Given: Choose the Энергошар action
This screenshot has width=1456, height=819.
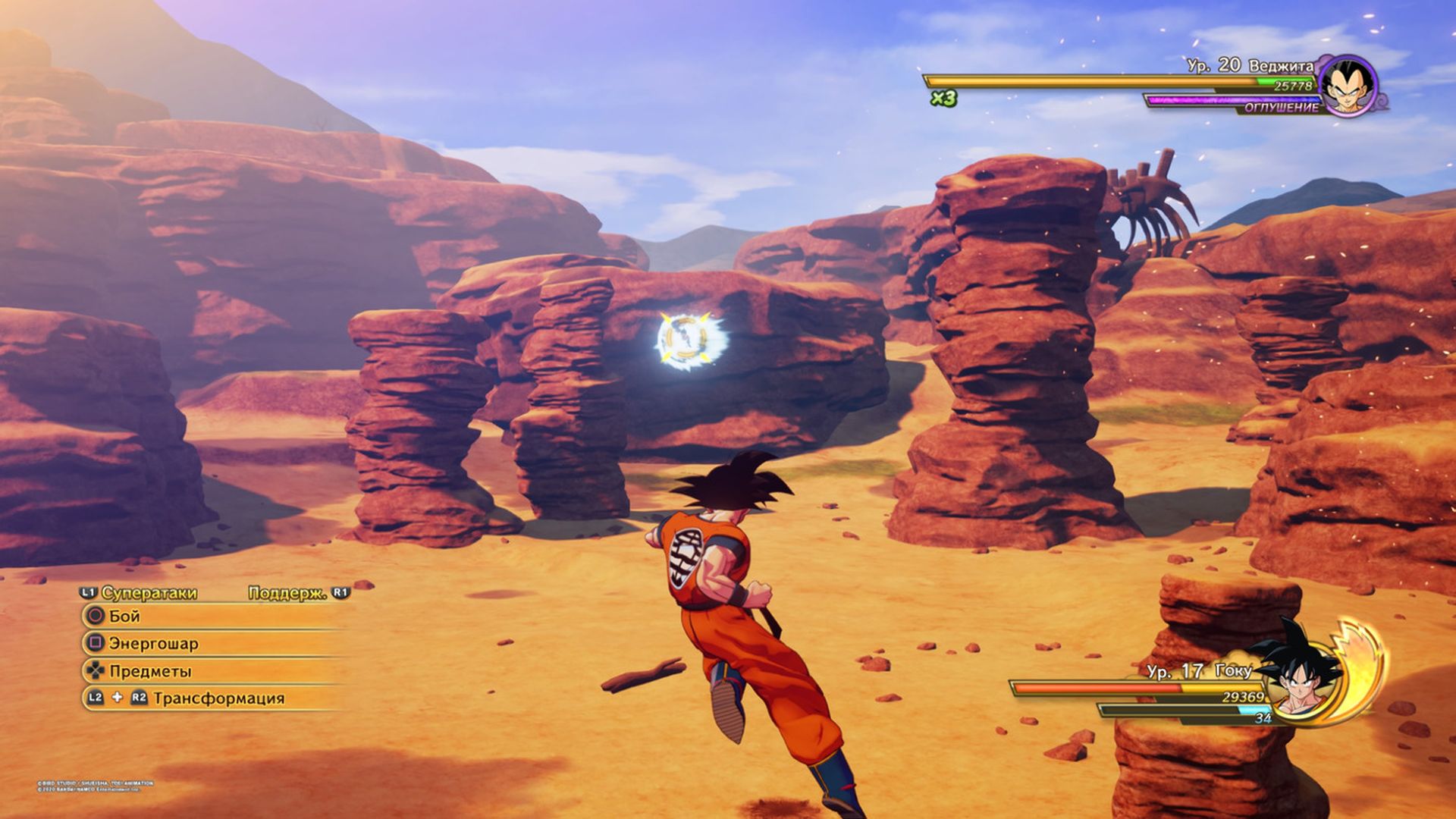Looking at the screenshot, I should [x=152, y=644].
